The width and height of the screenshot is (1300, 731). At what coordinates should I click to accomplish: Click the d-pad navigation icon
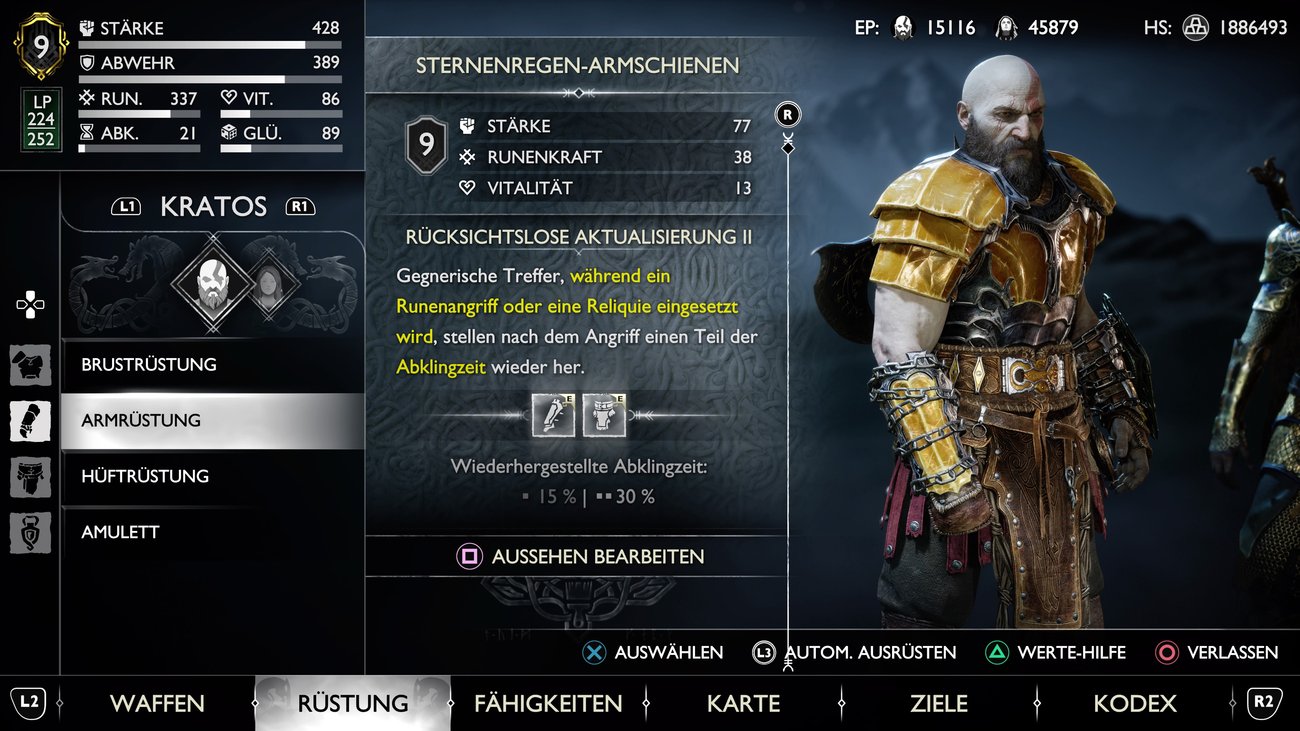[x=30, y=305]
